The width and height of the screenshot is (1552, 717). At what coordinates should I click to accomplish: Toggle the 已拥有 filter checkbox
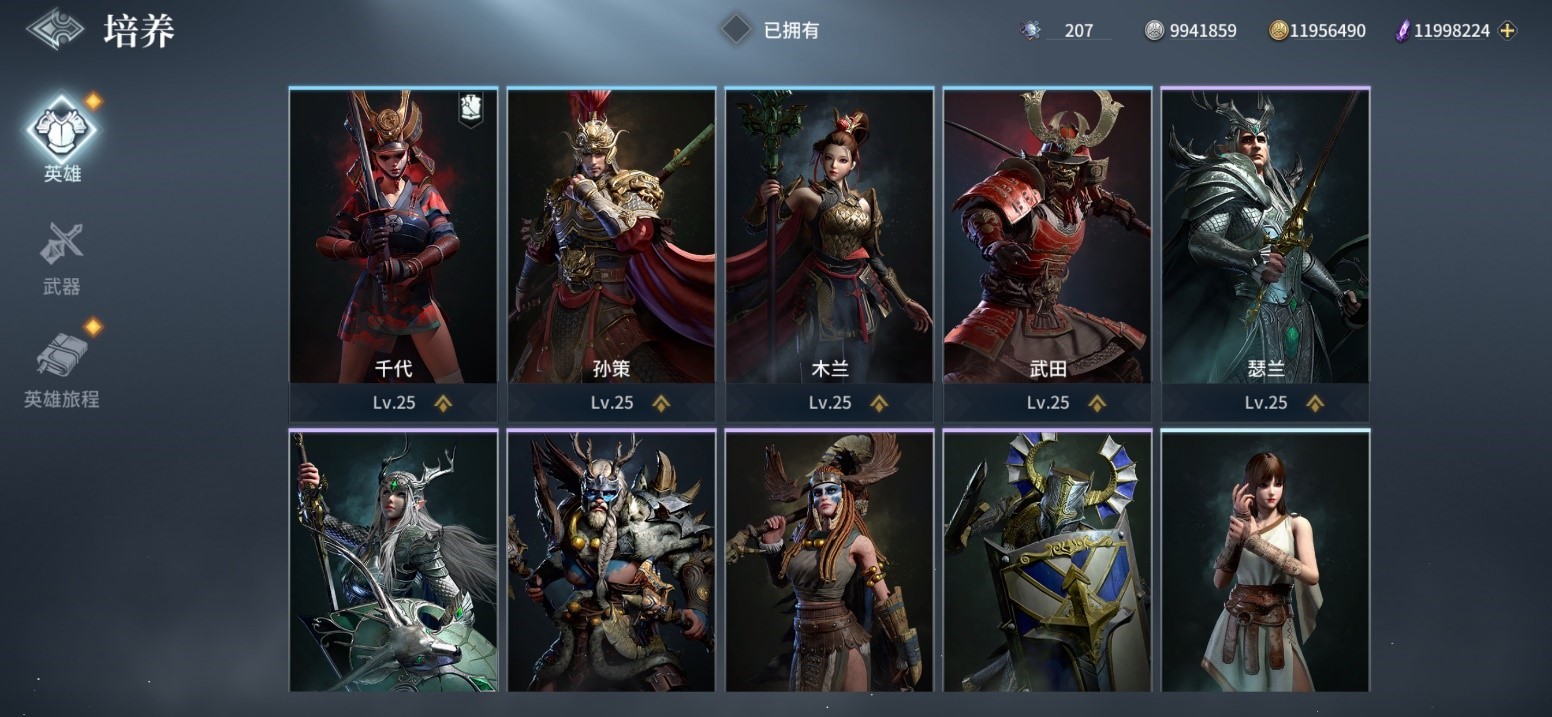click(x=736, y=30)
